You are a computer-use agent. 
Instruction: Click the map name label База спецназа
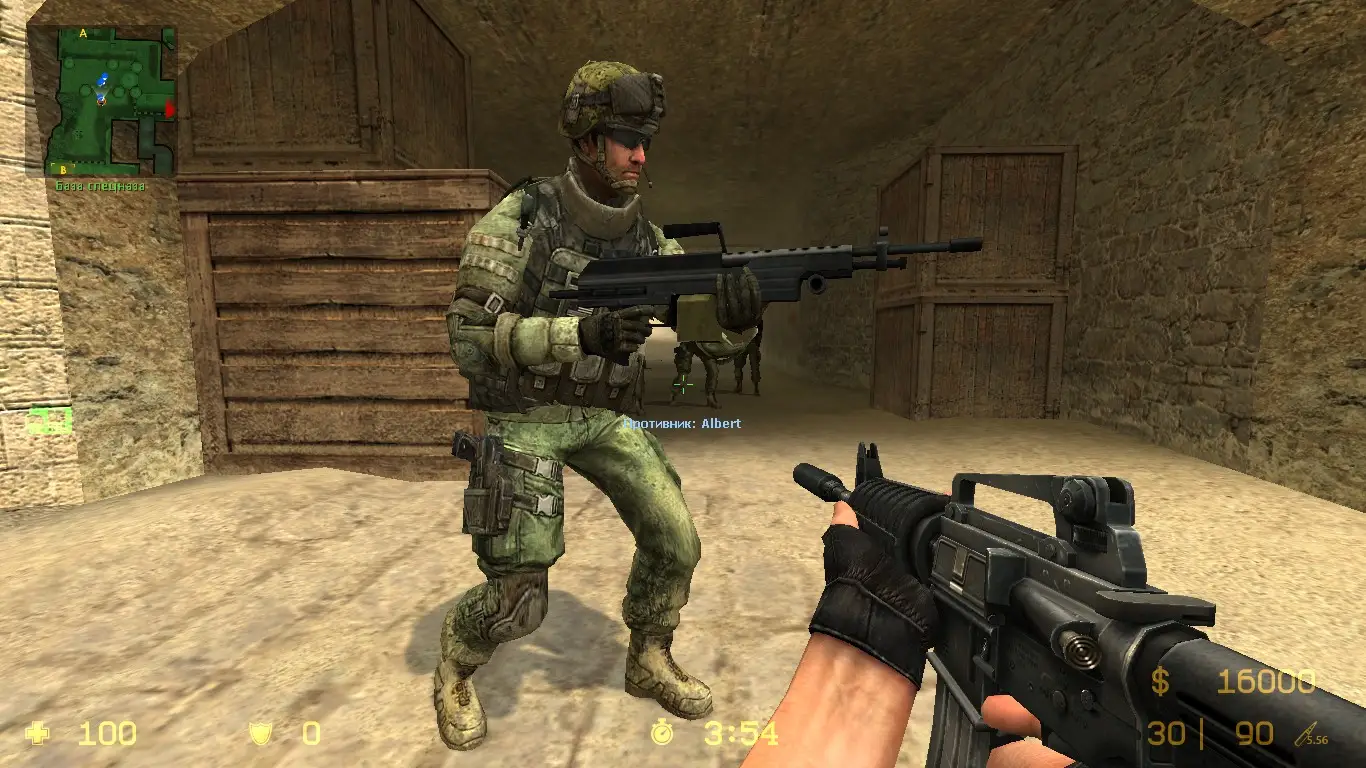click(x=100, y=186)
